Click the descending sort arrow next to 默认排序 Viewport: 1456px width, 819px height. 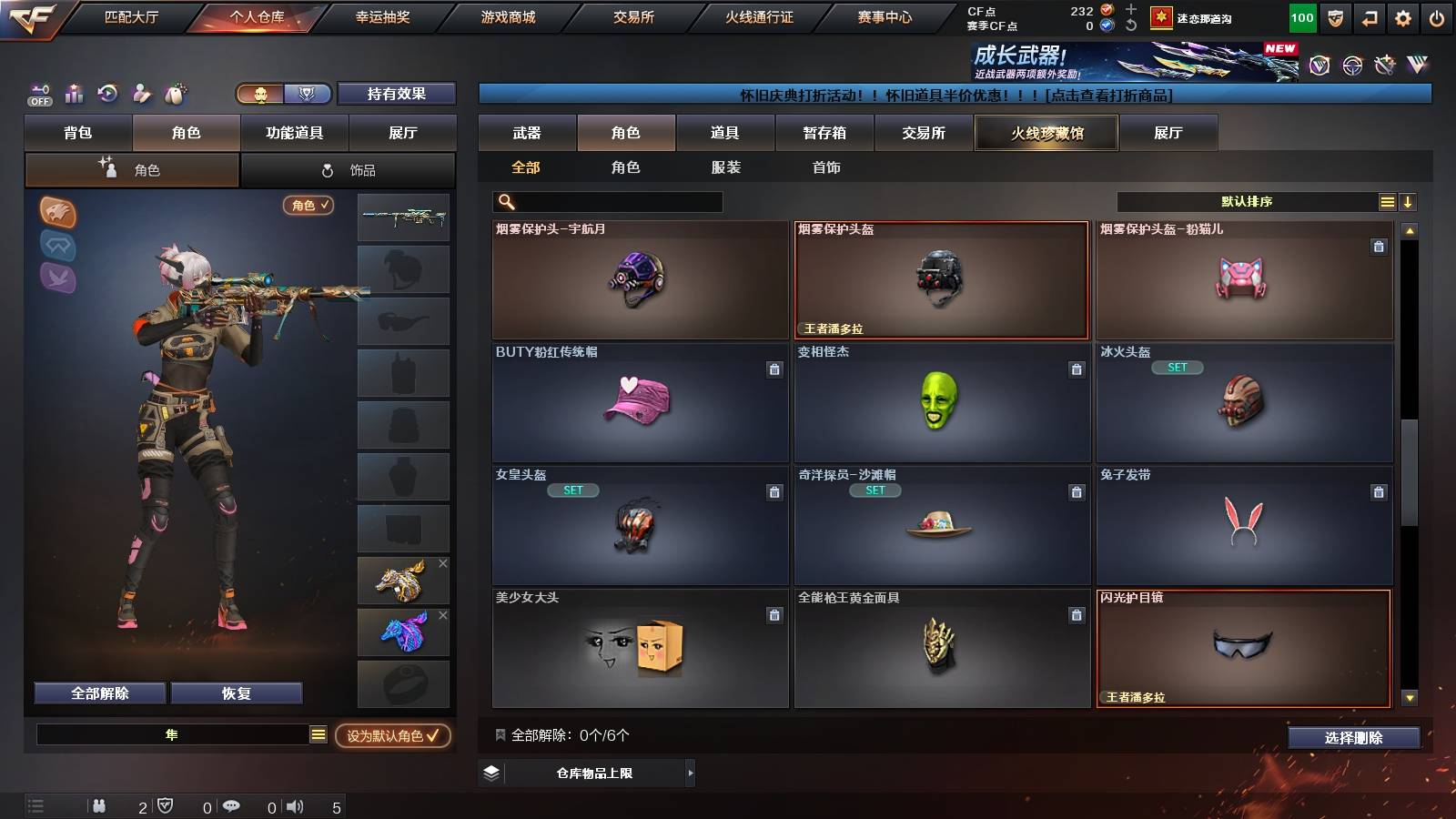click(x=1408, y=201)
